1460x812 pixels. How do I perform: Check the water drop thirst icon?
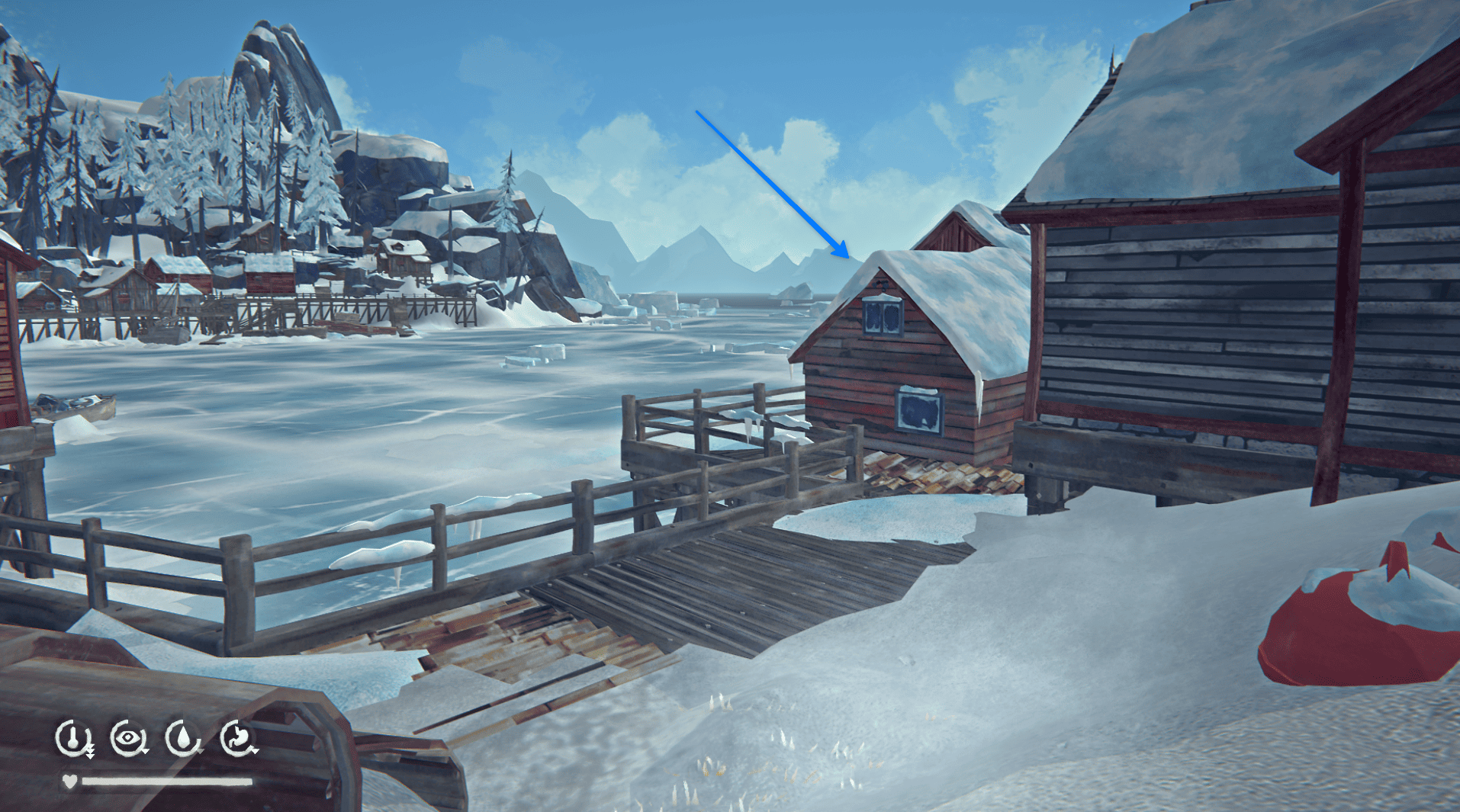pos(183,738)
